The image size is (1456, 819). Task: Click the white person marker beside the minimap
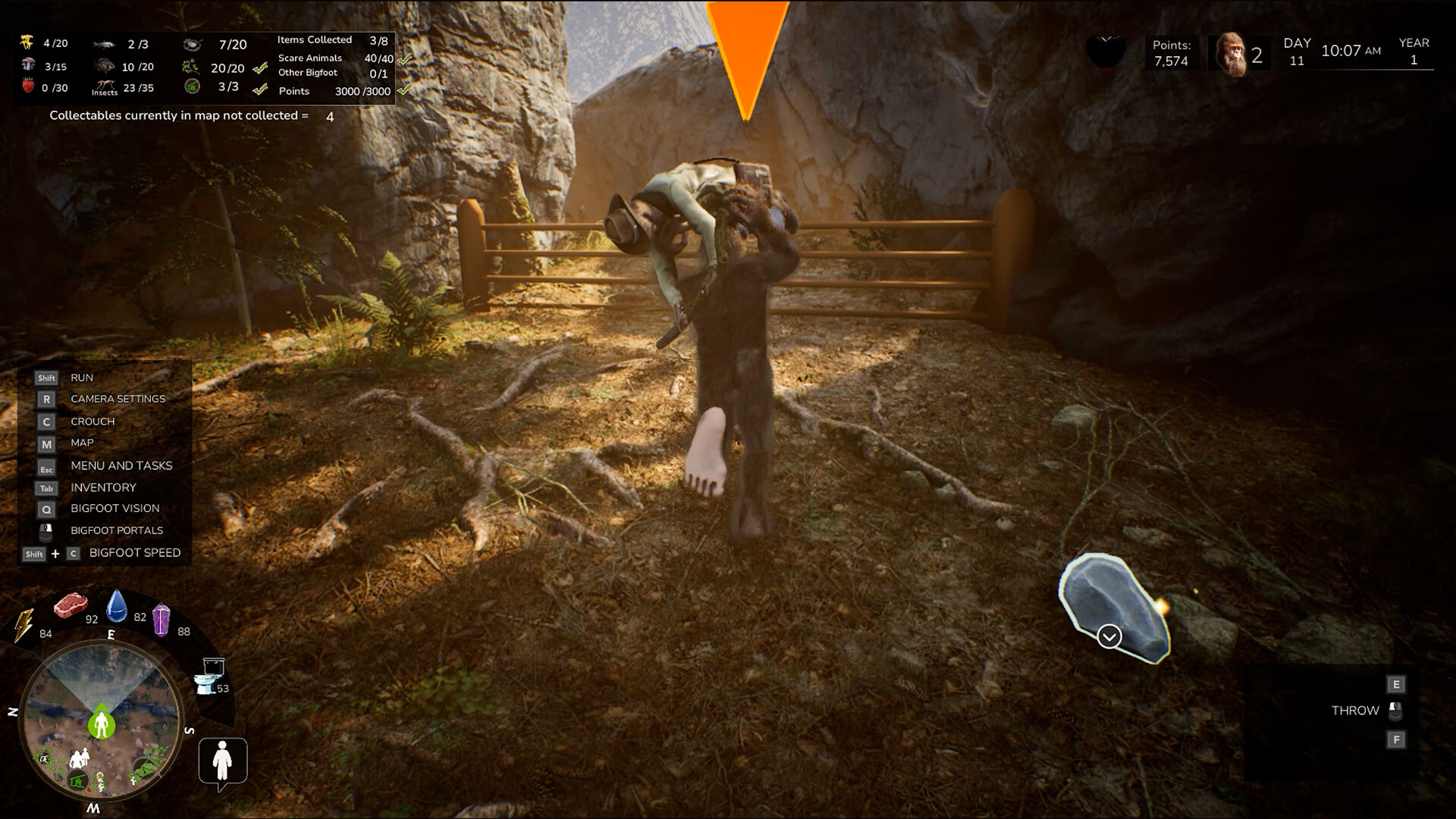[x=222, y=761]
